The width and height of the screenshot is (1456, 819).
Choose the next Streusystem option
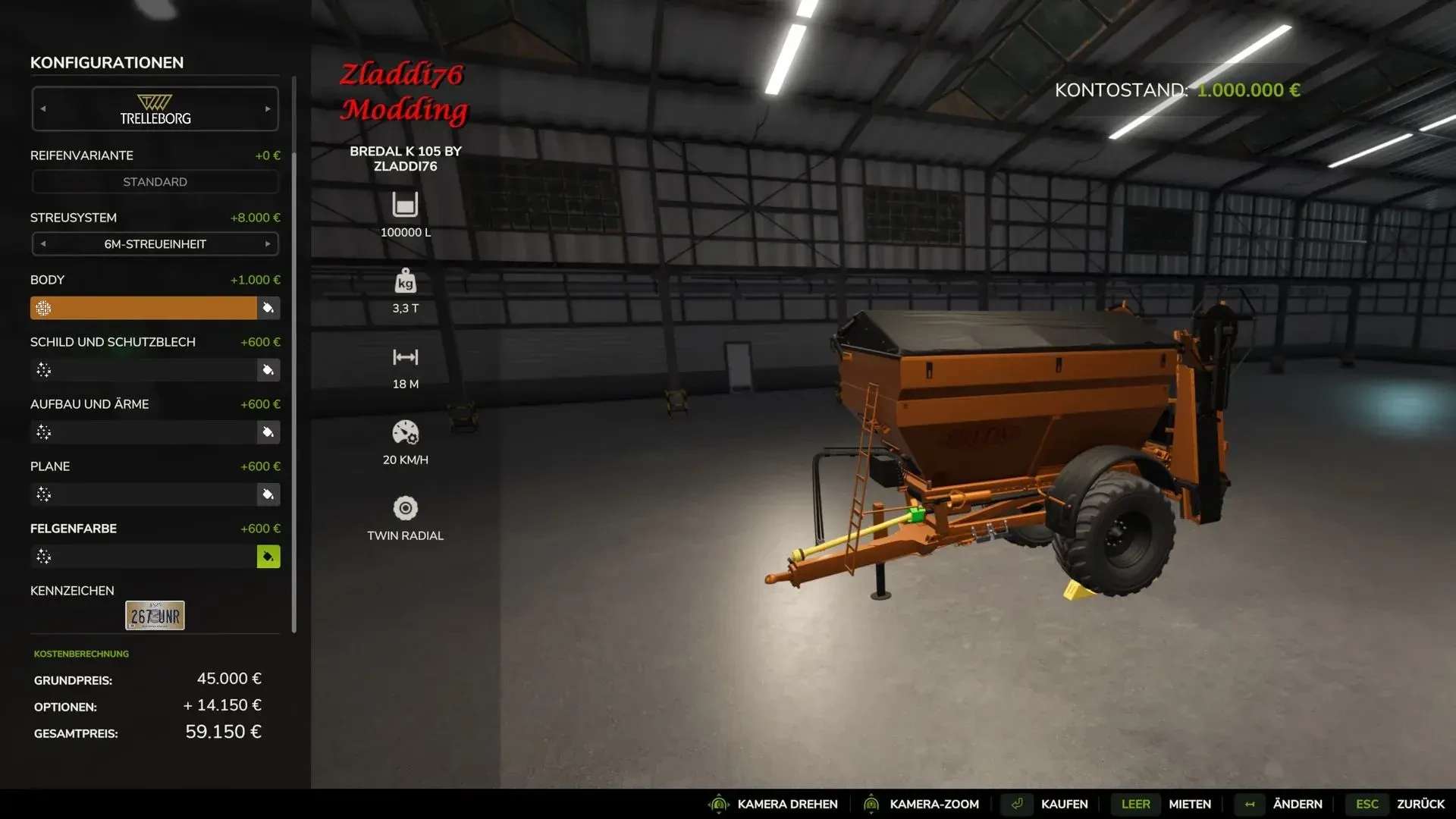point(268,244)
